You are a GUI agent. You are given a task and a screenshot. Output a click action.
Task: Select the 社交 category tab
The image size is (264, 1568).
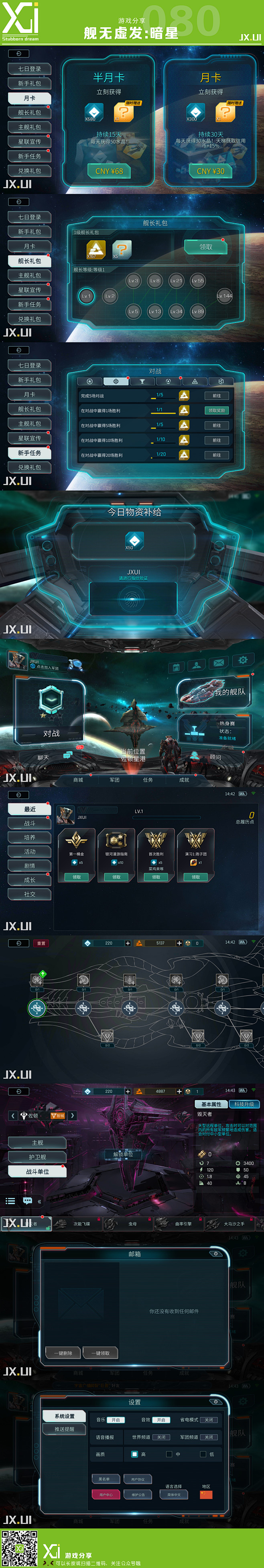click(x=29, y=894)
